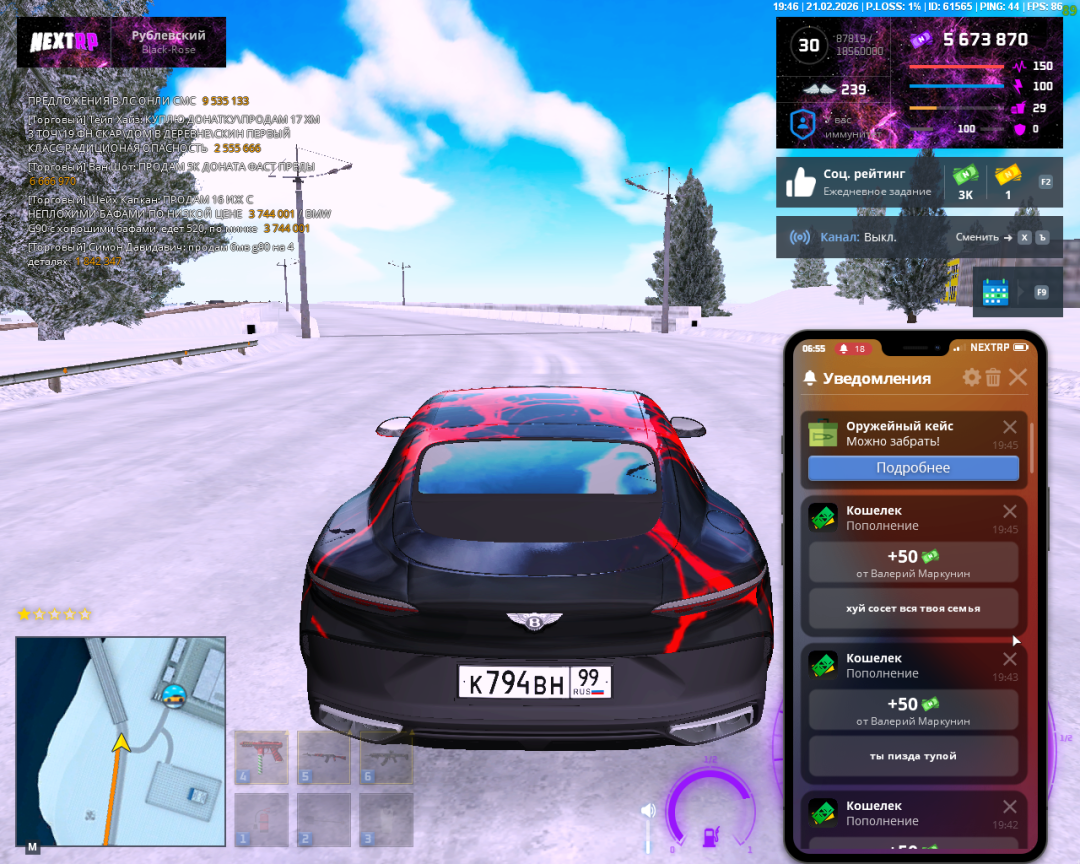Click the immunity shield icon
Viewport: 1080px width, 864px height.
pyautogui.click(x=803, y=124)
